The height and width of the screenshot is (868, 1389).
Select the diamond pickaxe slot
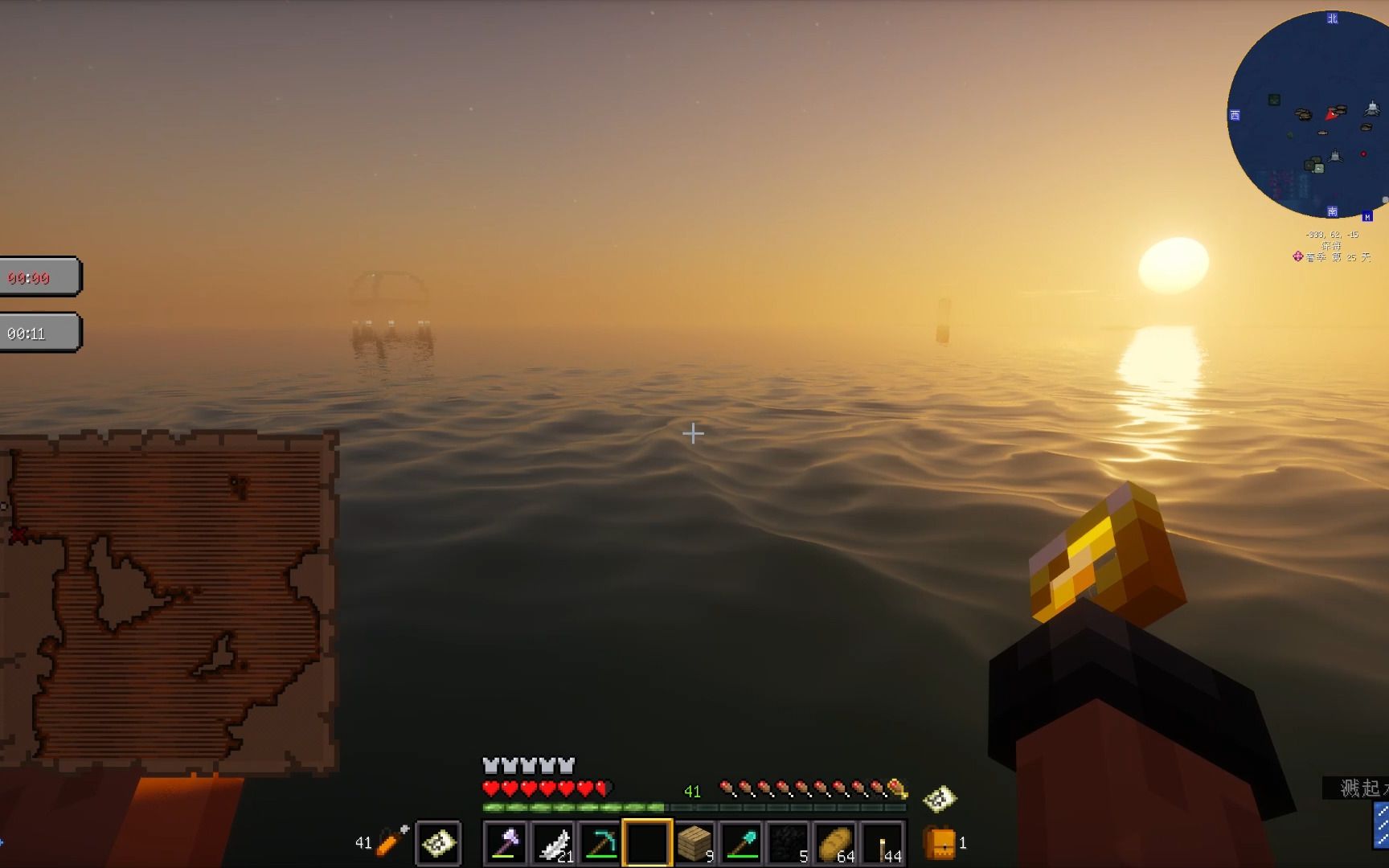point(600,842)
